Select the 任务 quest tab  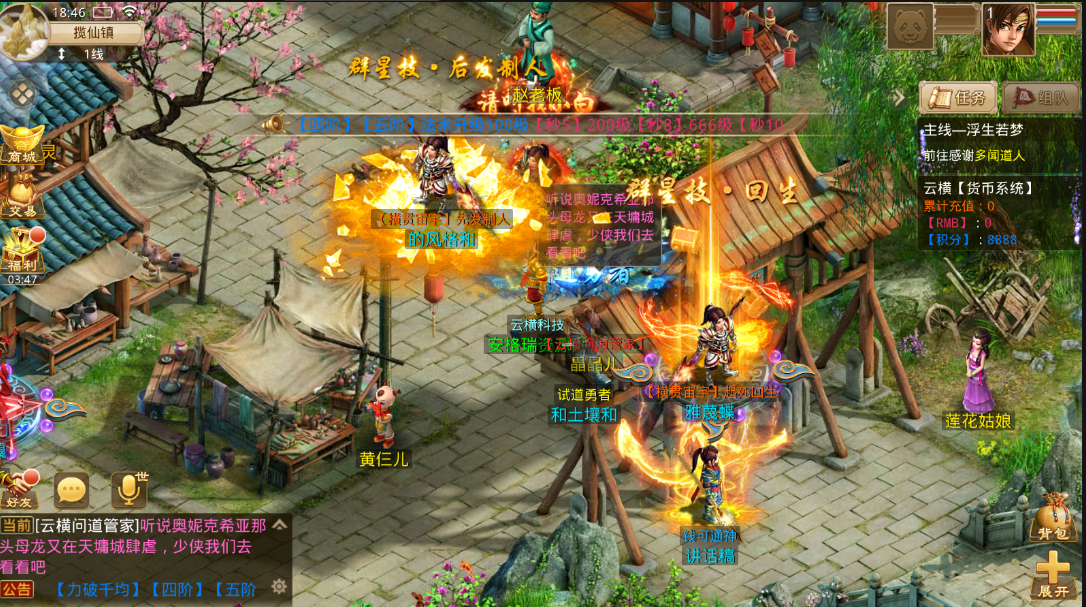[958, 98]
